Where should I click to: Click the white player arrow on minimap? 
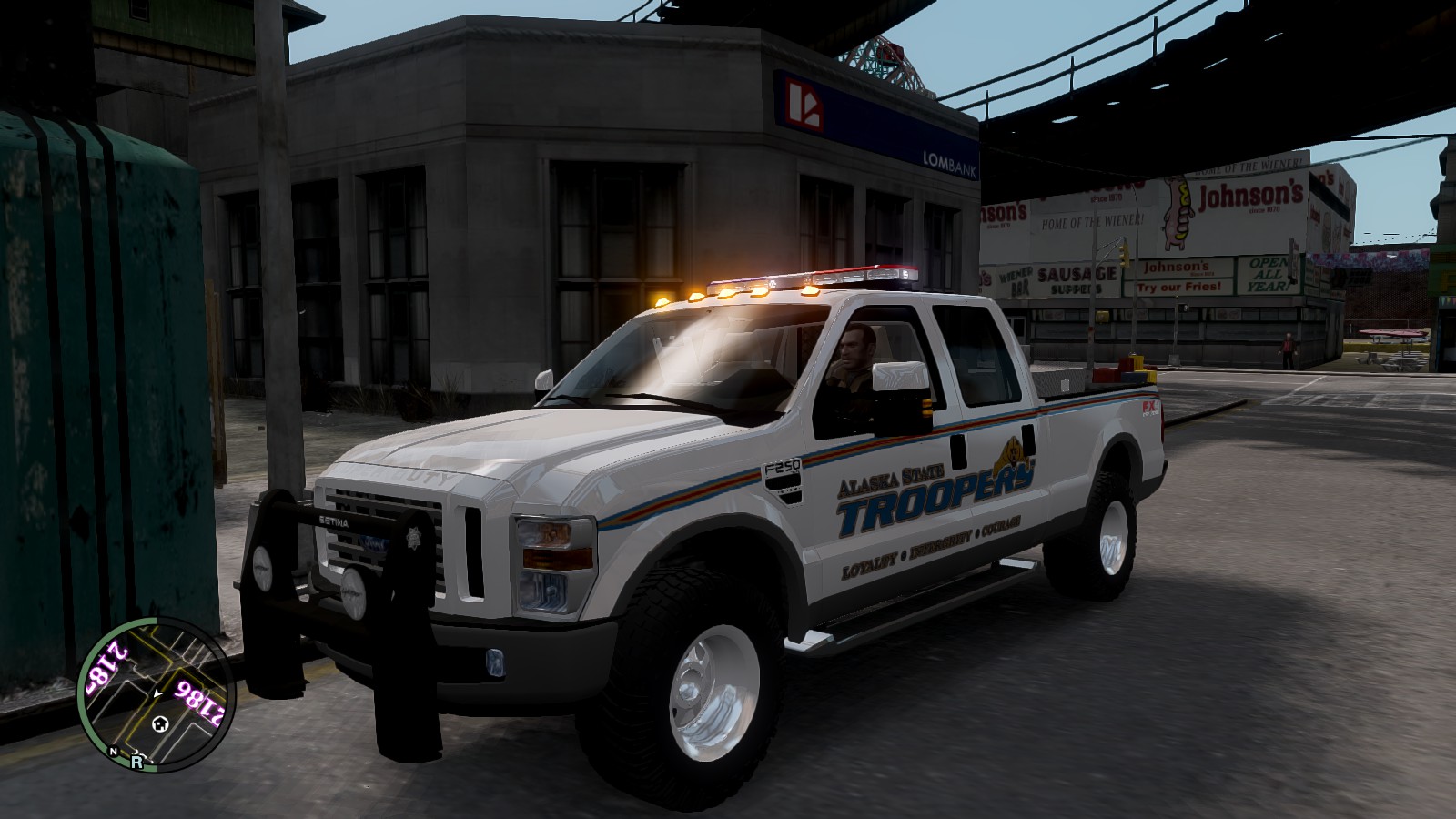click(x=158, y=693)
